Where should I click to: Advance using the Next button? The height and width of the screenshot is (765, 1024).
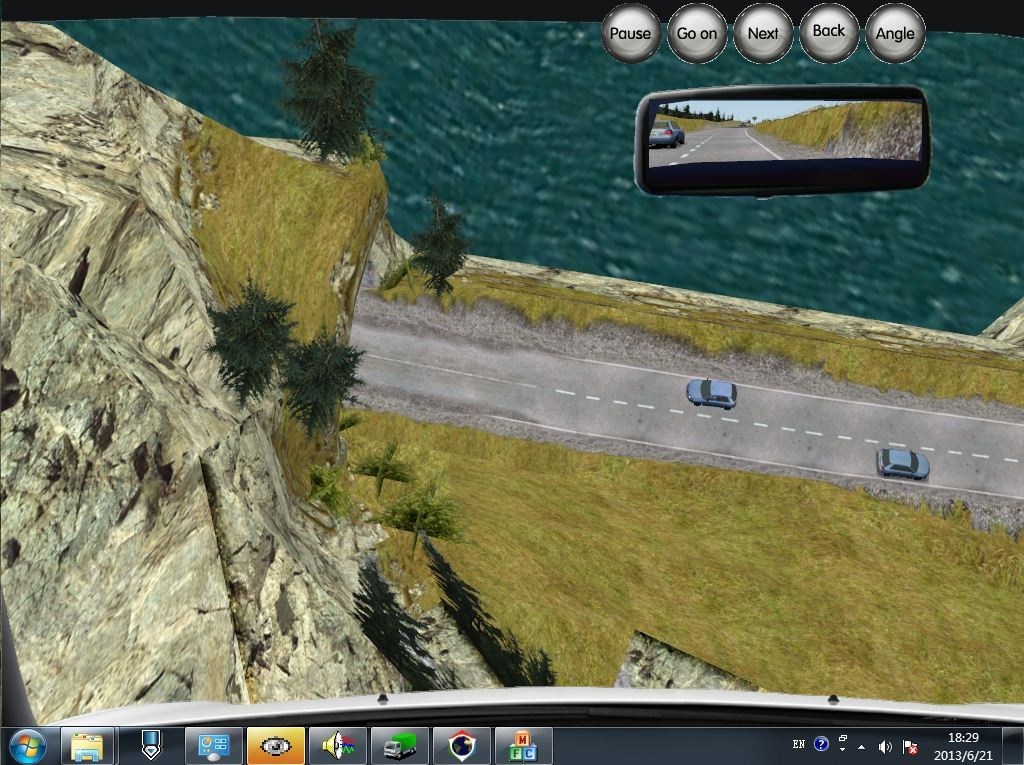pyautogui.click(x=763, y=33)
